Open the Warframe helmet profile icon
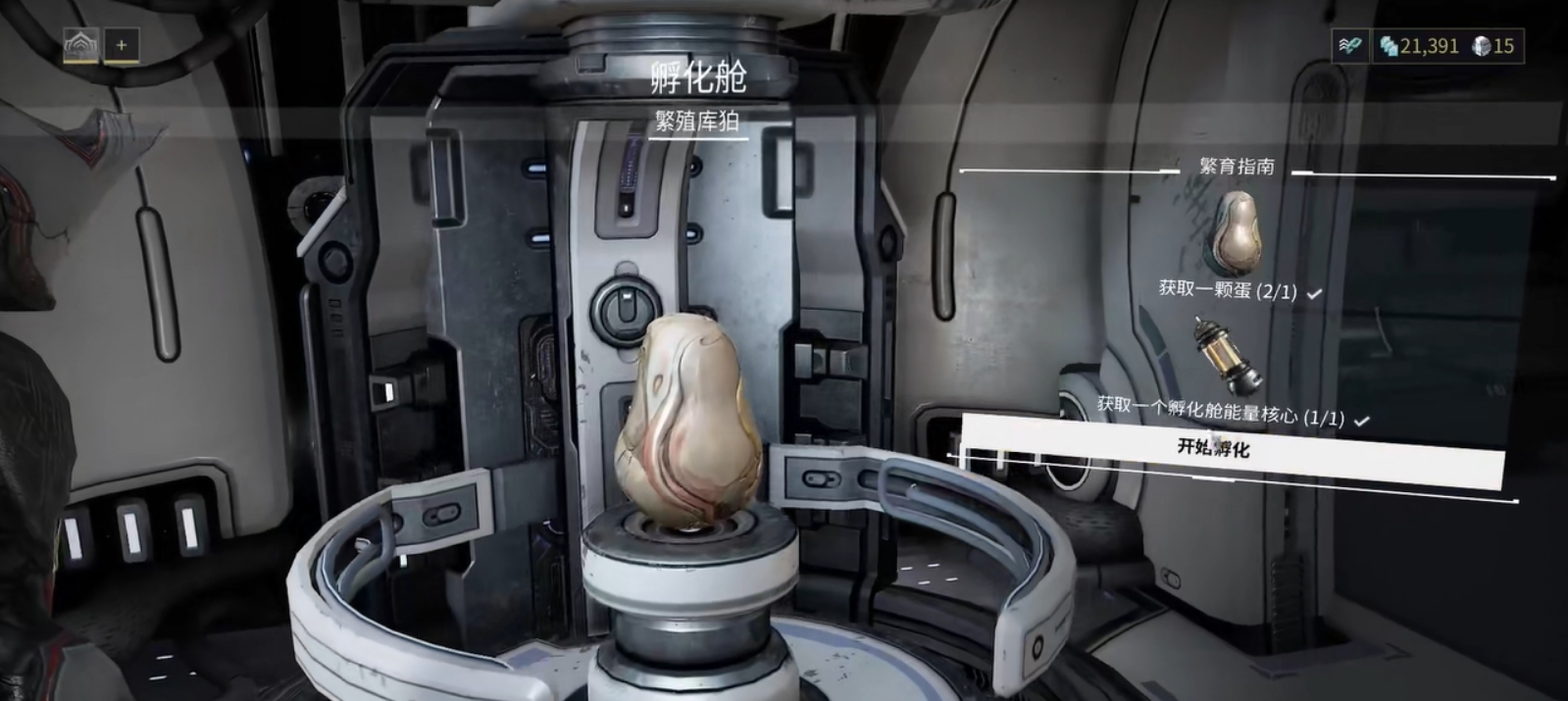This screenshot has width=1568, height=701. click(x=81, y=45)
